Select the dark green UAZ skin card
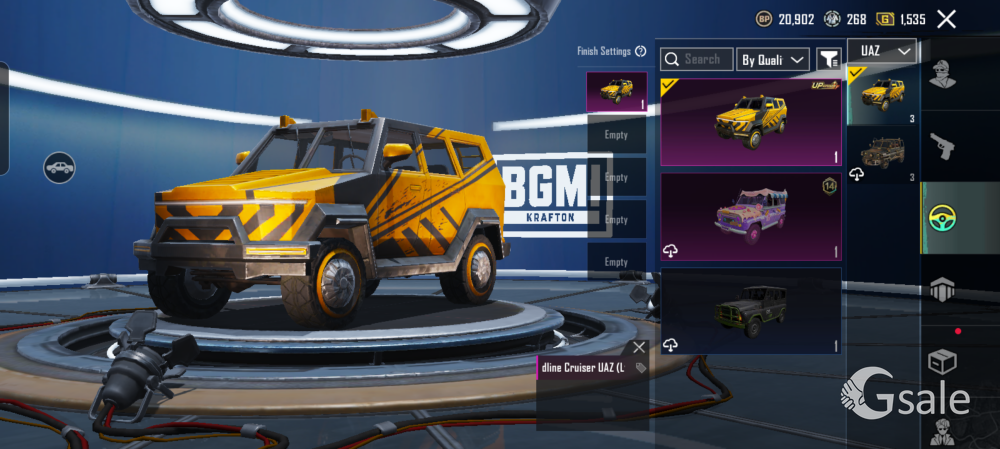Viewport: 1000px width, 449px height. 750,310
